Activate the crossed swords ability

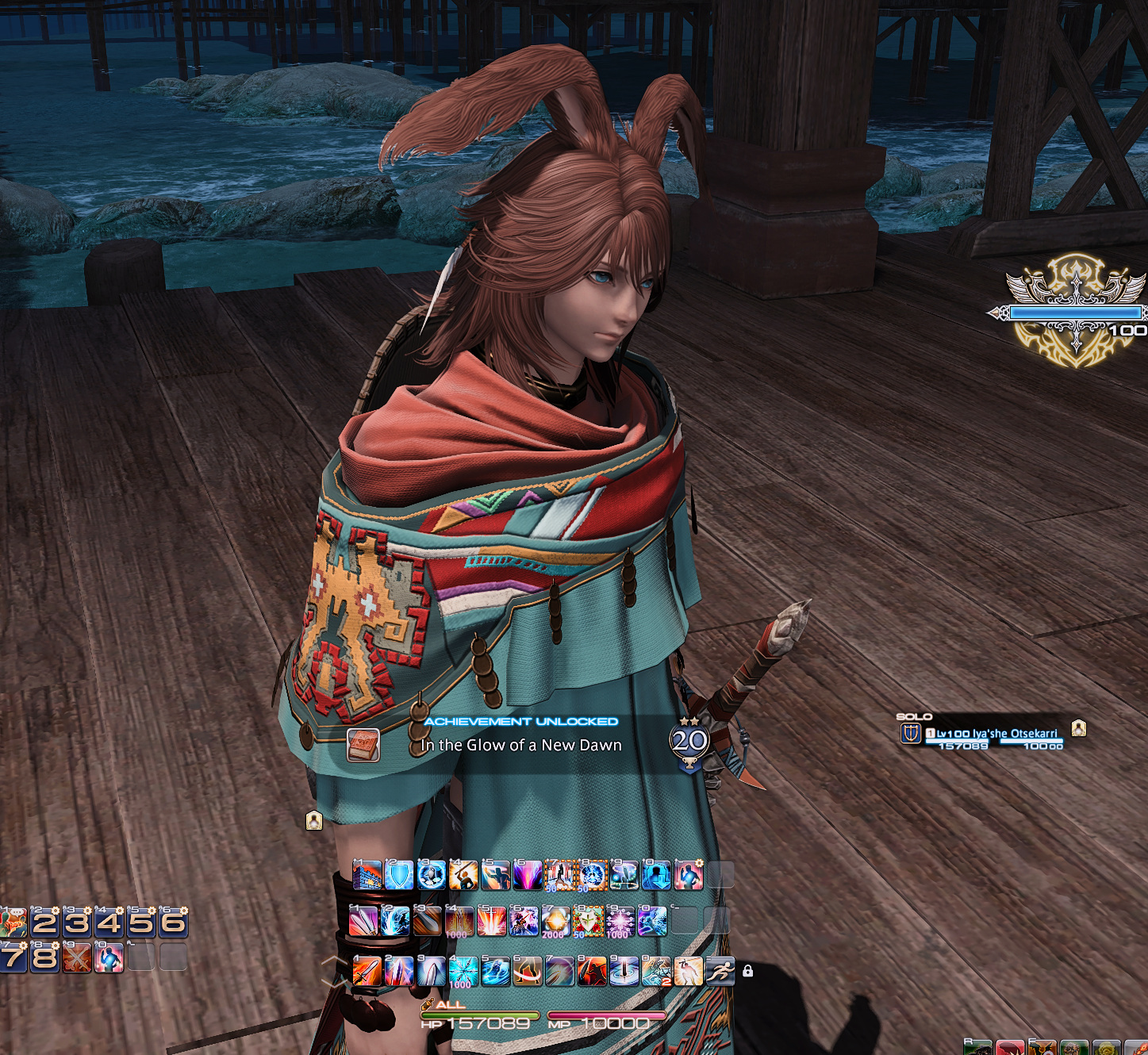(x=77, y=957)
